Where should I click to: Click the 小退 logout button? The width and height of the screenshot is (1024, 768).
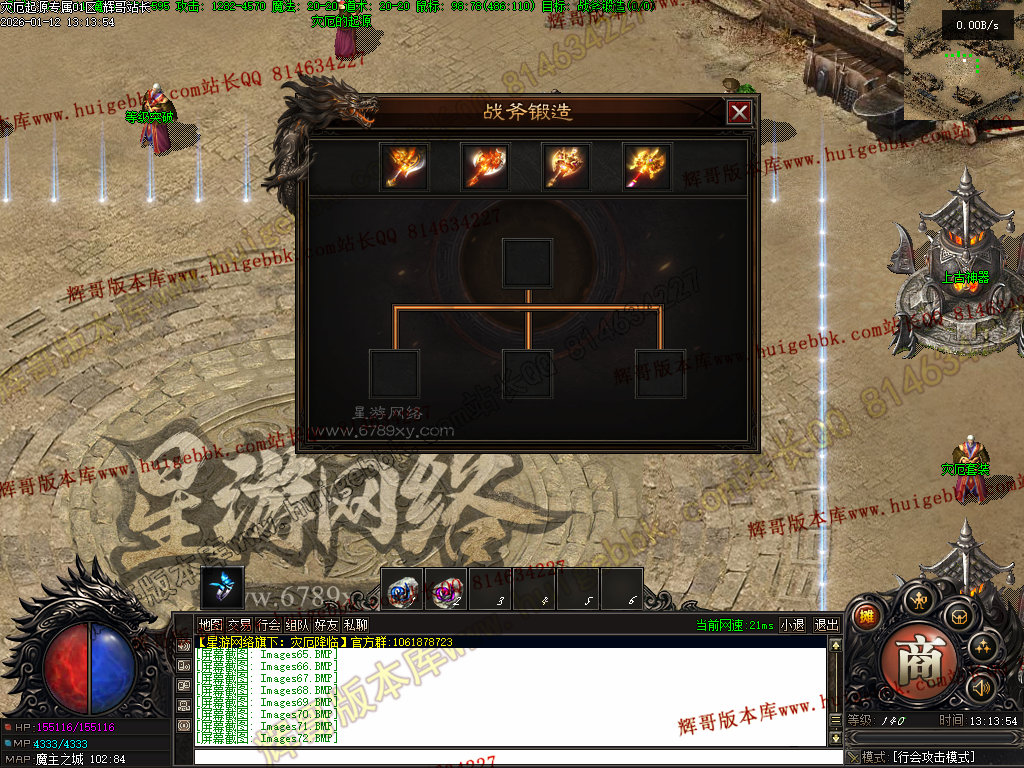tap(792, 625)
